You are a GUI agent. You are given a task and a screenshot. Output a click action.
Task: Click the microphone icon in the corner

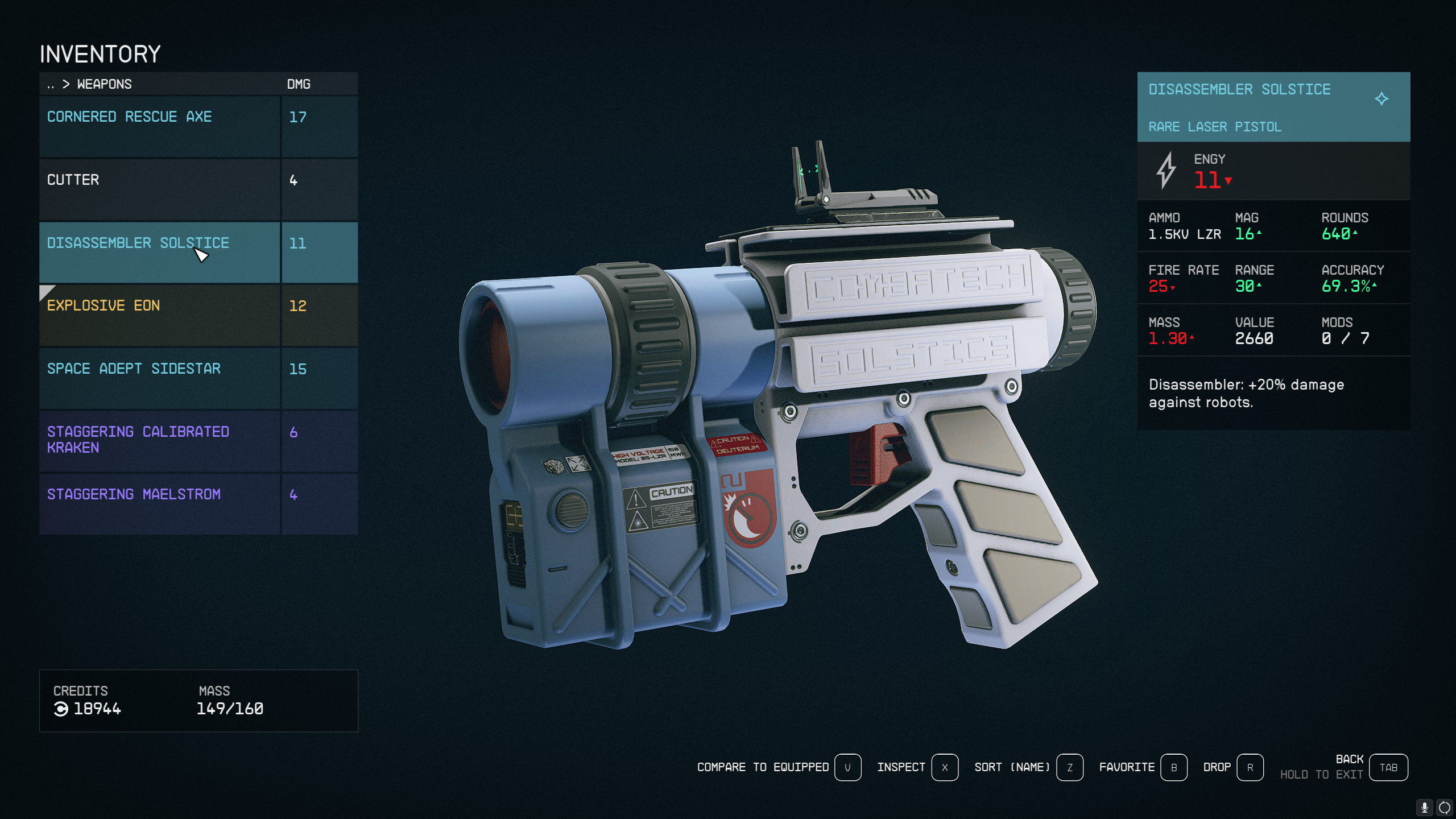pos(1424,807)
